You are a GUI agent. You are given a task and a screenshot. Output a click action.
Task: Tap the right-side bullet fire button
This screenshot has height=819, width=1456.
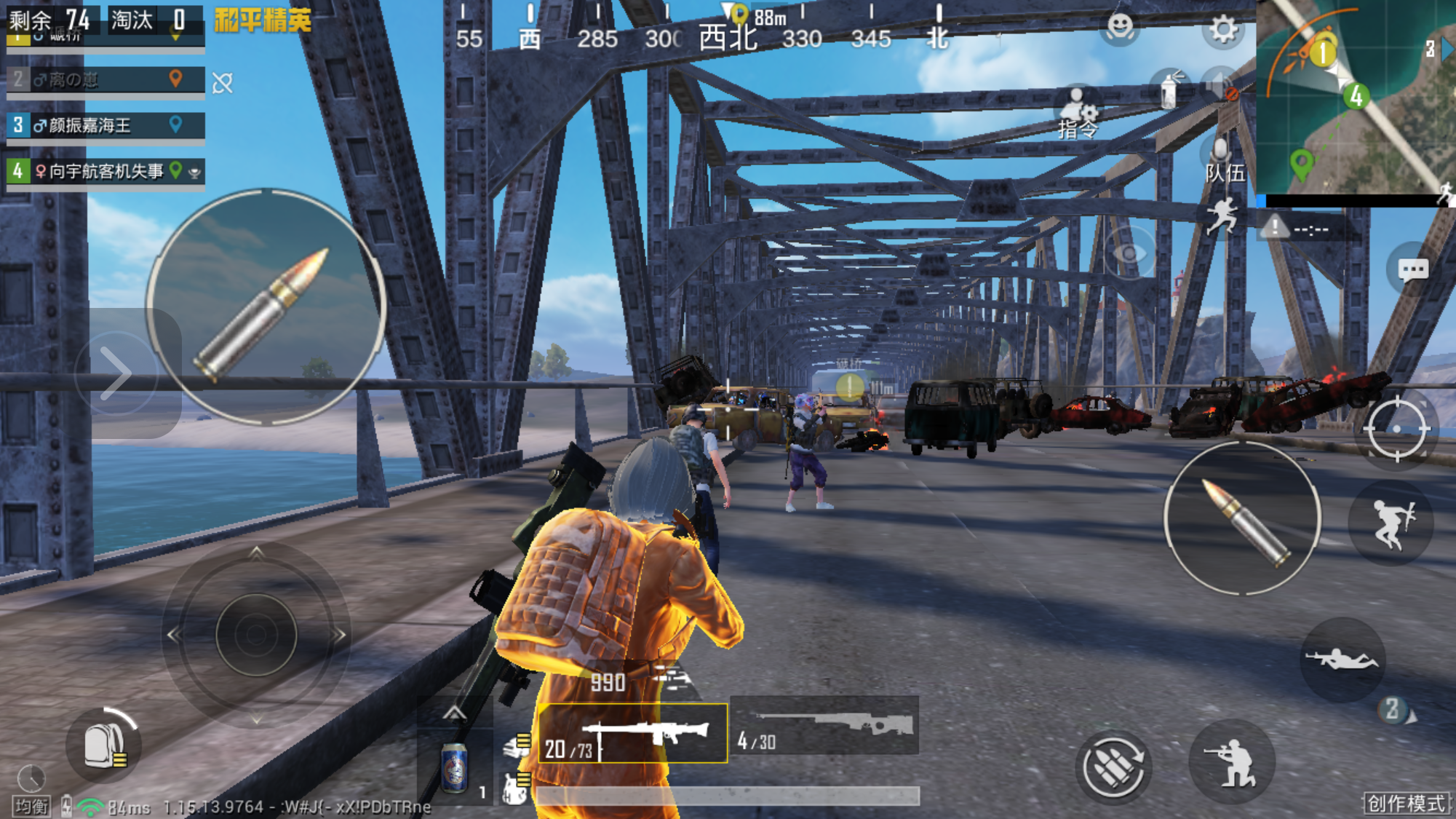coord(1243,519)
